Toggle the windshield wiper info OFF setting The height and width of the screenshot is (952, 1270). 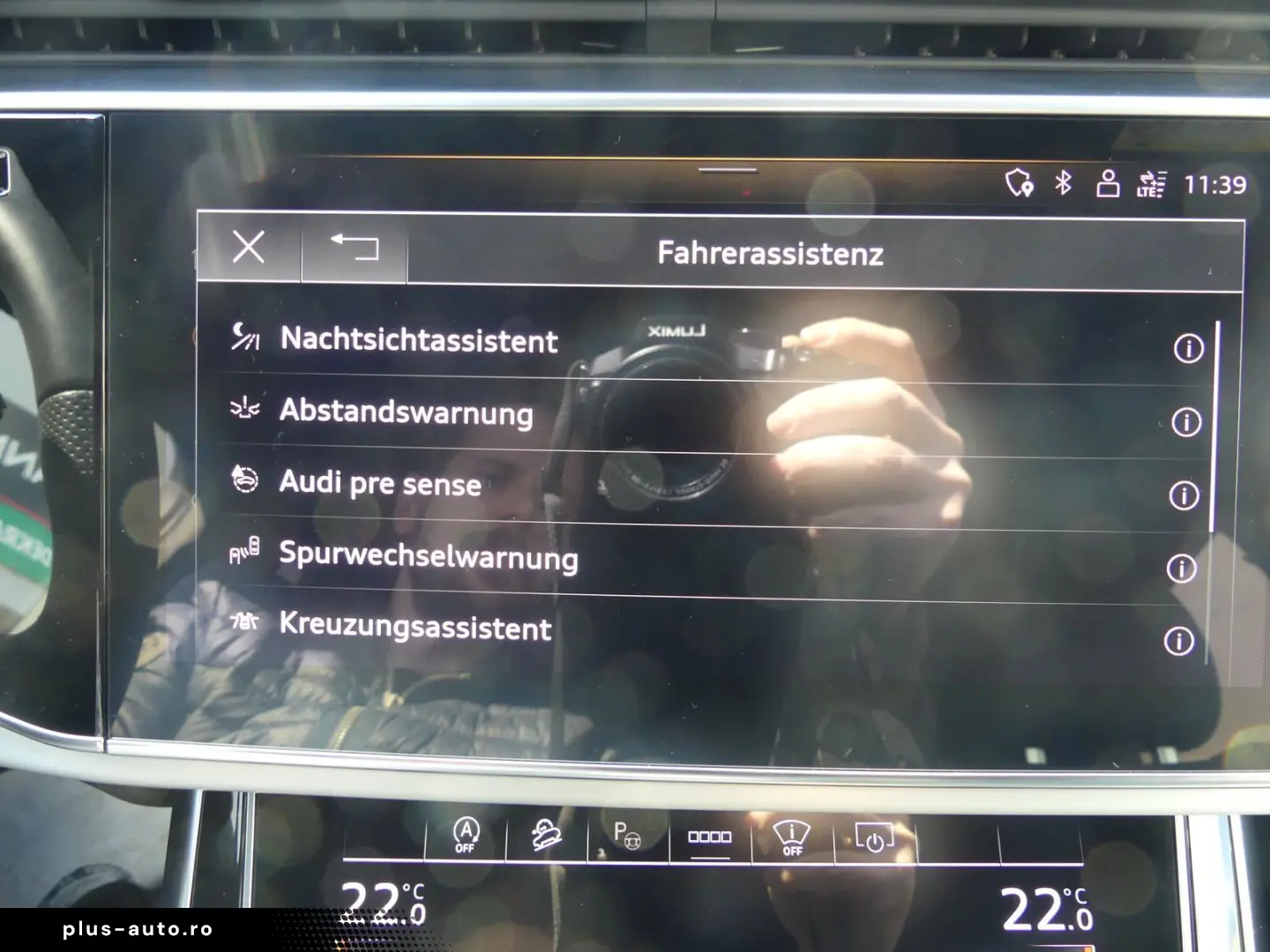click(792, 837)
